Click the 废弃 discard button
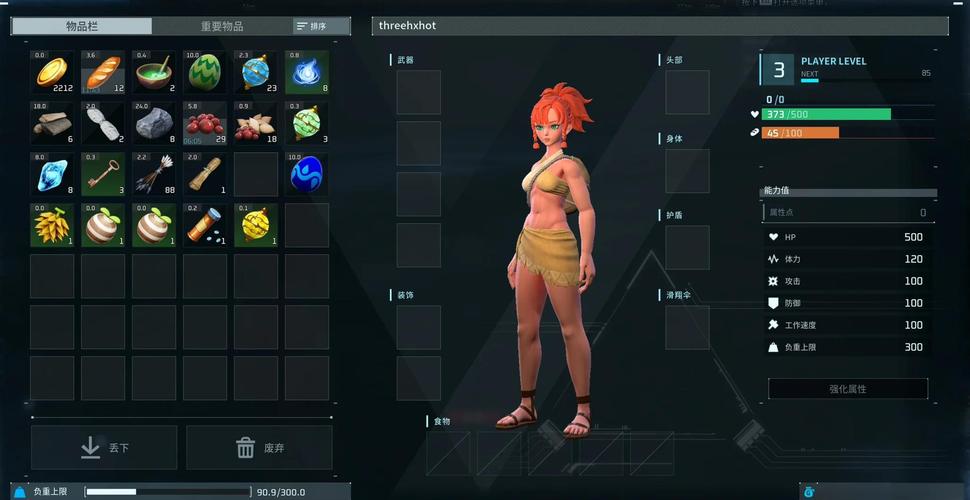Screen dimensions: 970x500 259,448
